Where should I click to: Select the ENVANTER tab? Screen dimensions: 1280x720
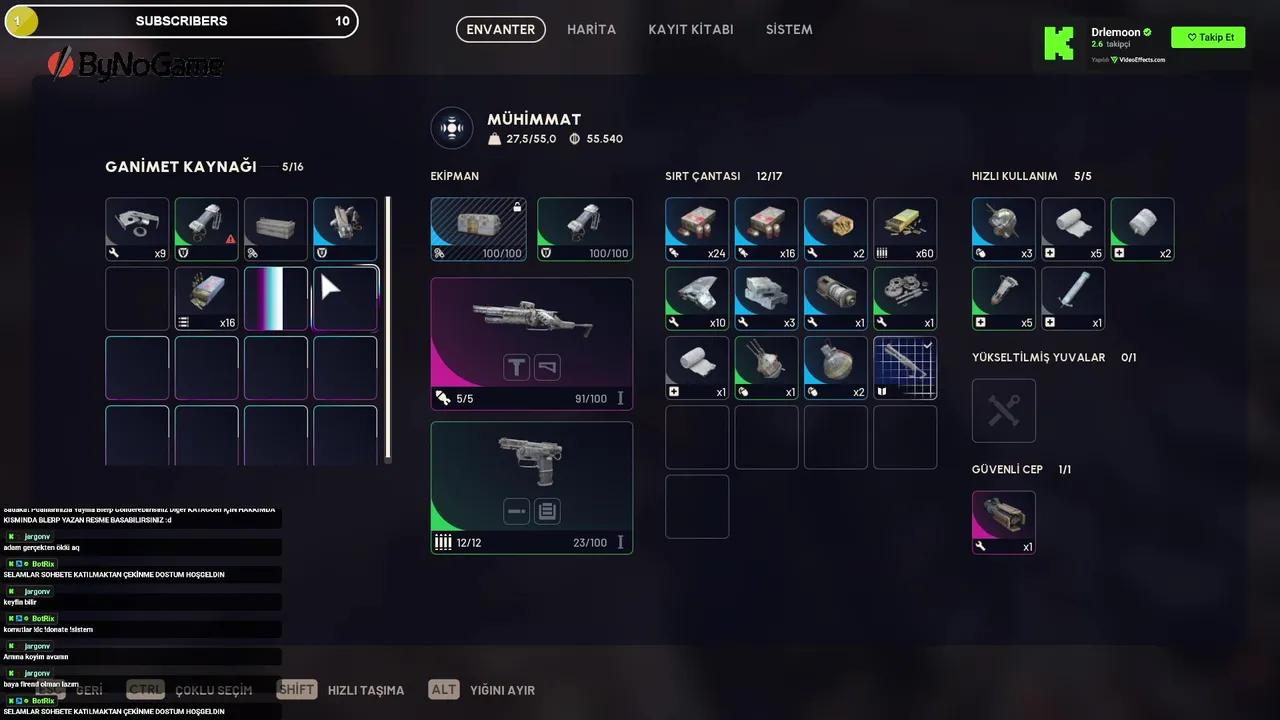[x=501, y=30]
